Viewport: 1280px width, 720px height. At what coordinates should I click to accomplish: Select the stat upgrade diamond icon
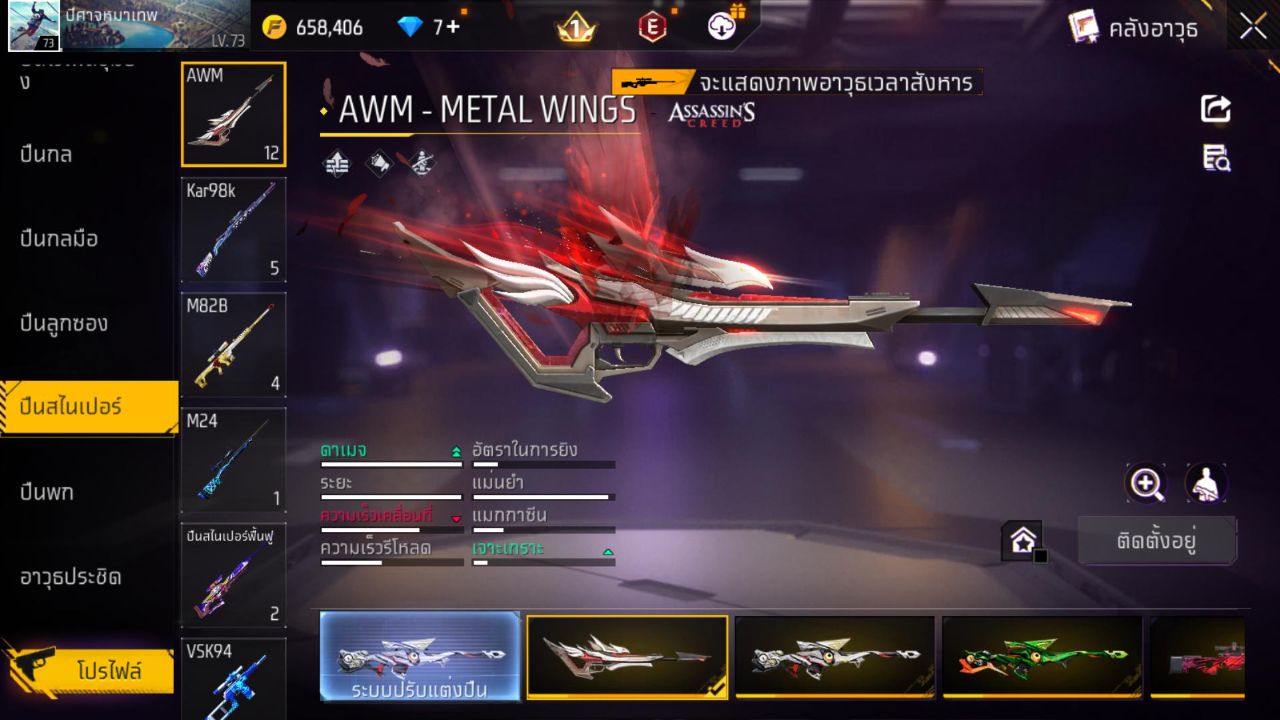pos(336,163)
